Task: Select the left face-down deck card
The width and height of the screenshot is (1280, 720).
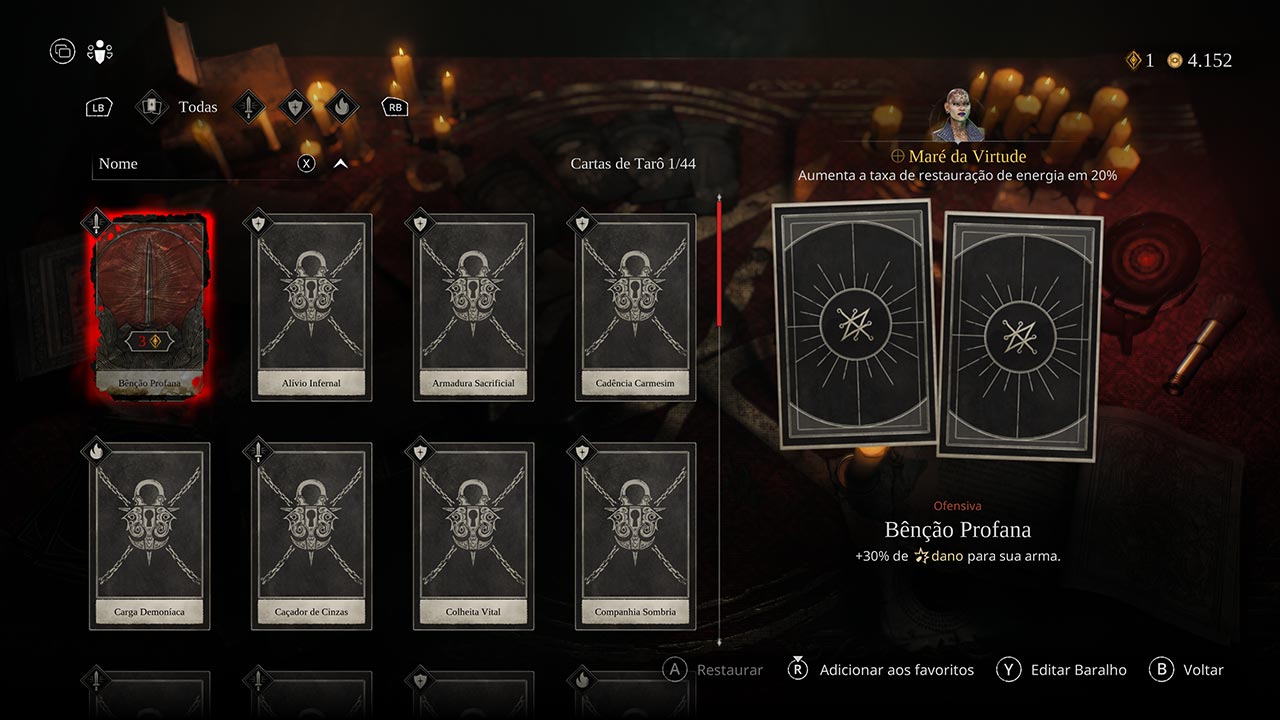Action: 853,323
